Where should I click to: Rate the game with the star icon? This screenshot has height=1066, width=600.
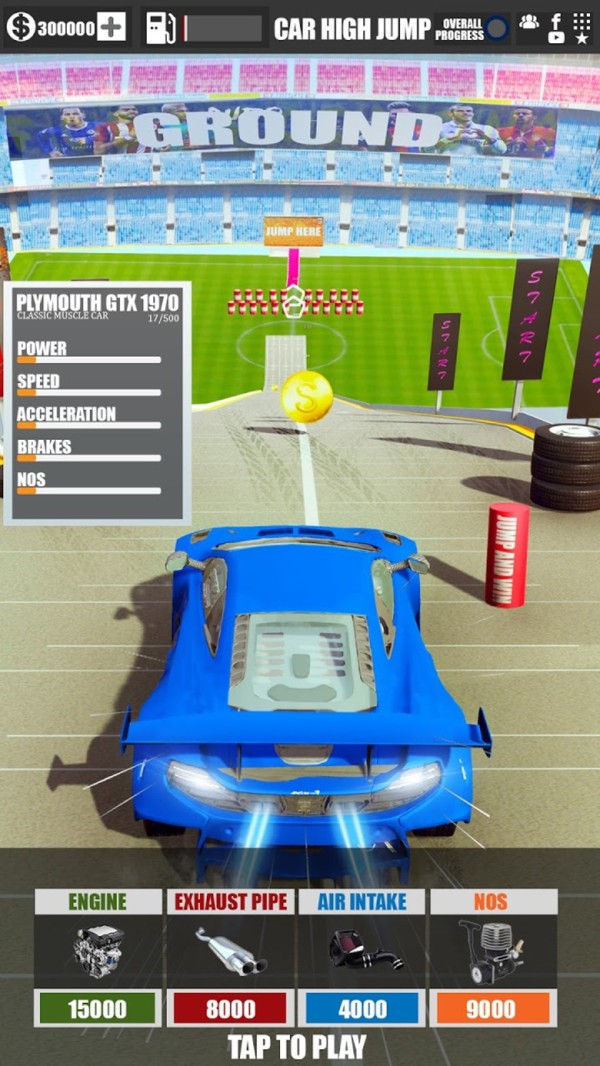pos(582,38)
